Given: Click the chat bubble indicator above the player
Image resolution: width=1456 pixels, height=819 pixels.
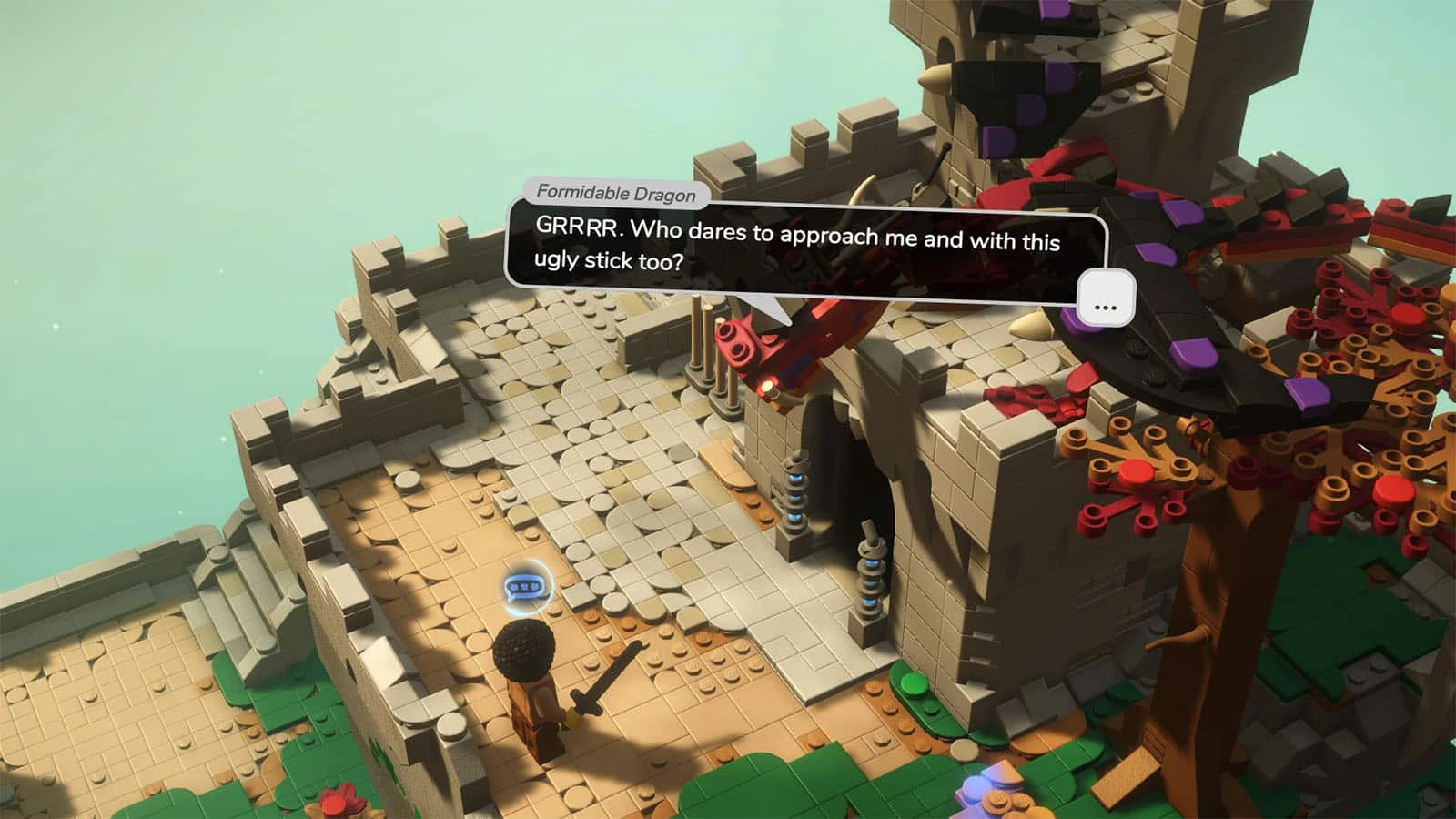Looking at the screenshot, I should 525,587.
